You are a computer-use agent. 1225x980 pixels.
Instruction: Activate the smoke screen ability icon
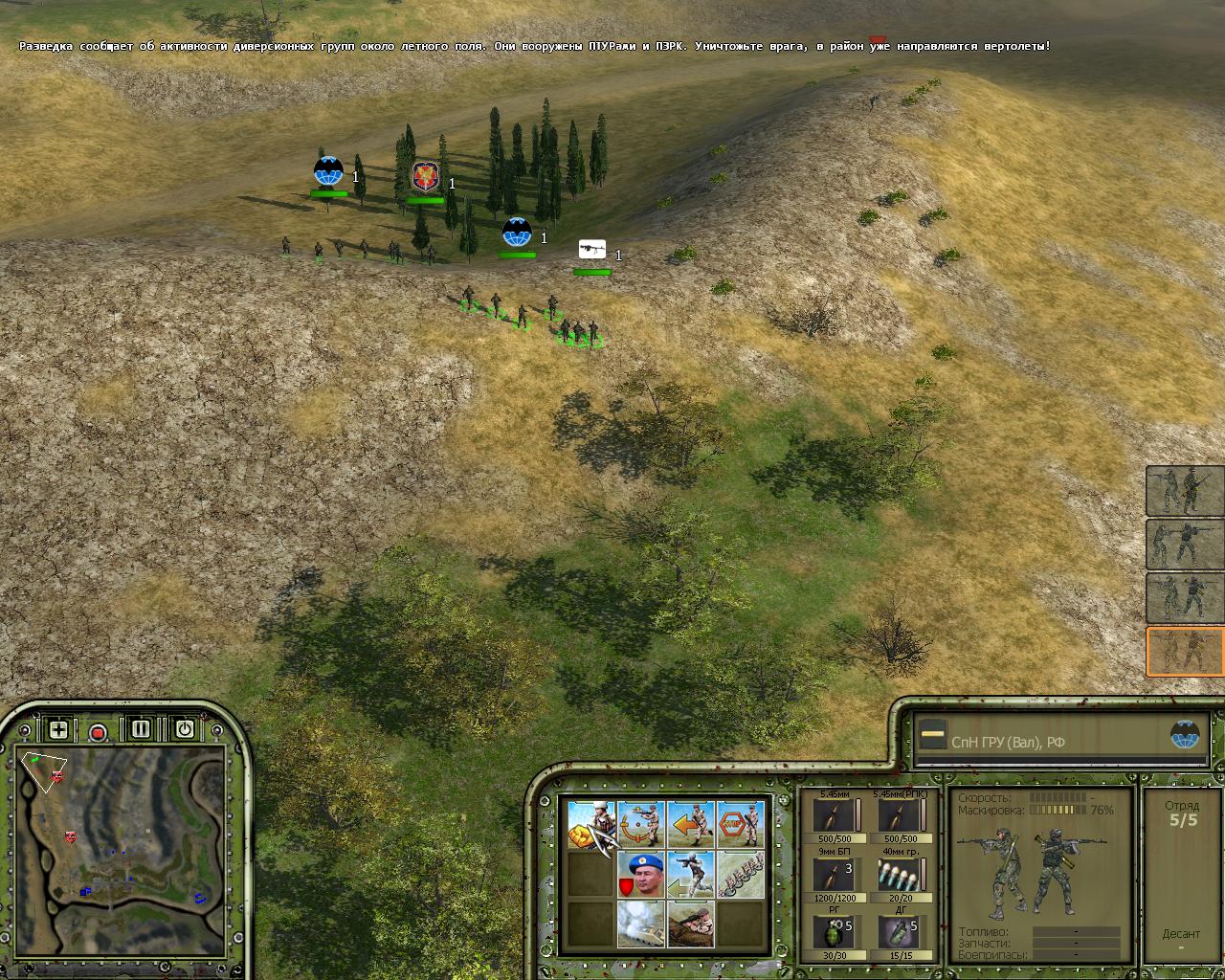(640, 924)
